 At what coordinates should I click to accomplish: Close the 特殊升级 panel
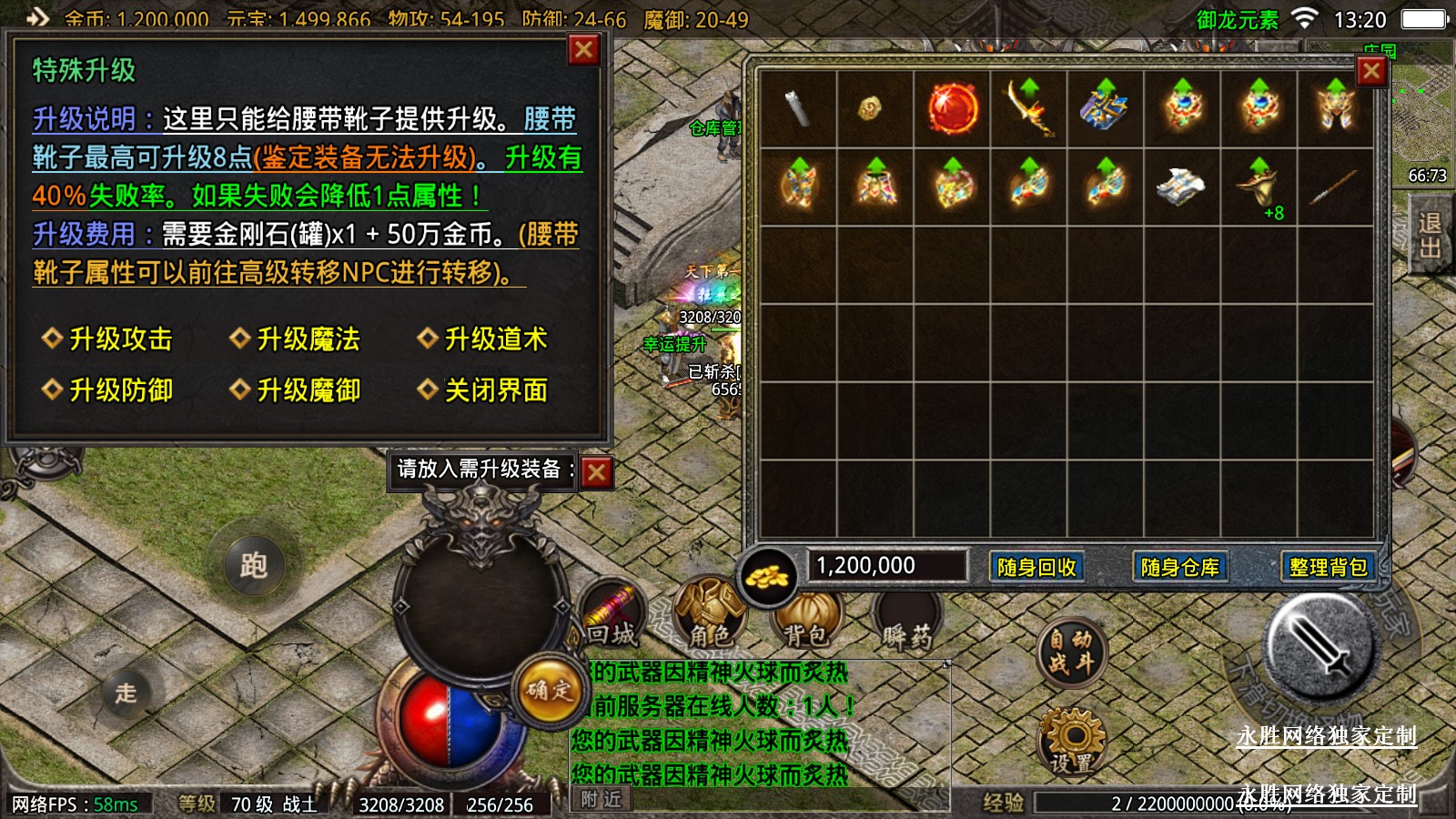583,50
